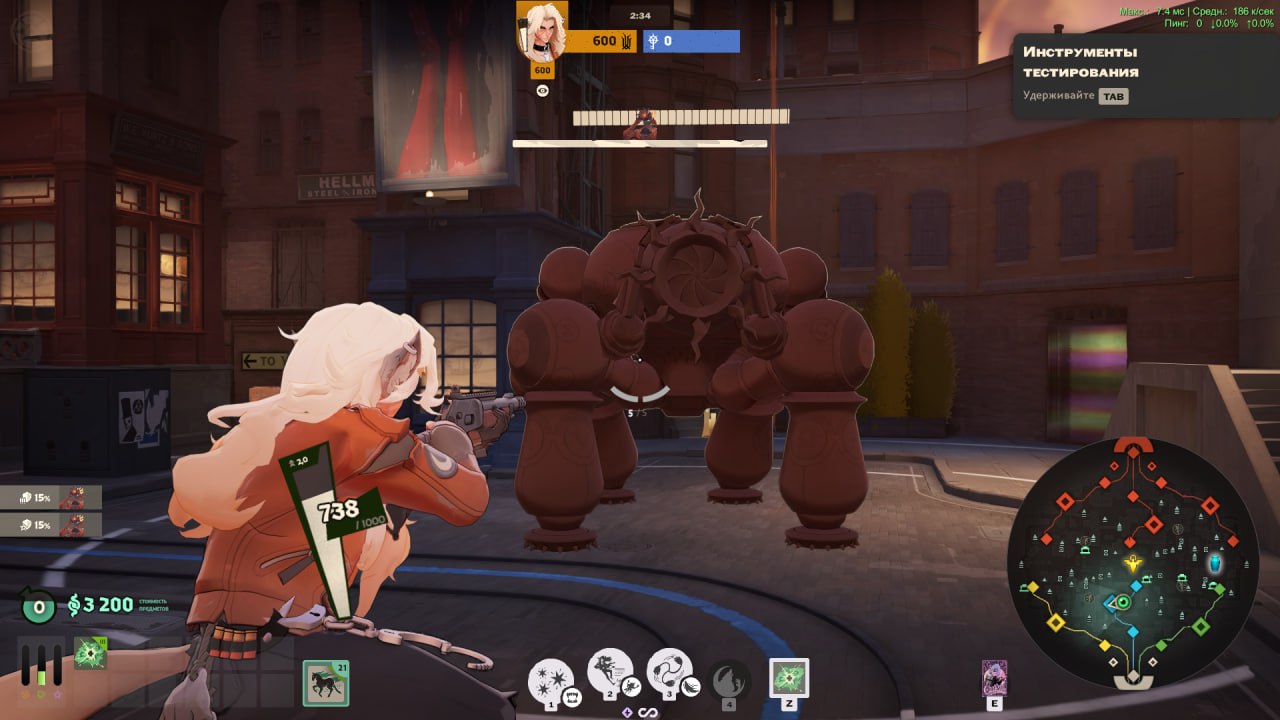Activate the green burst item on Z

click(788, 677)
